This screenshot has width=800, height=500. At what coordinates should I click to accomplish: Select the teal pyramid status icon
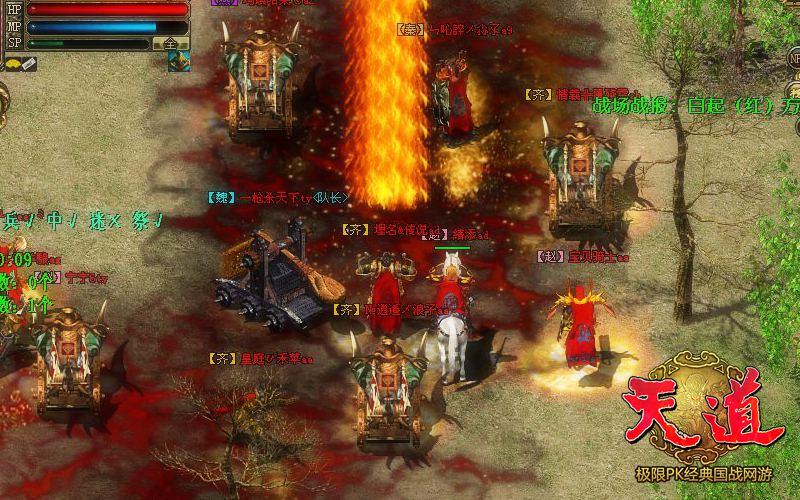pos(178,61)
